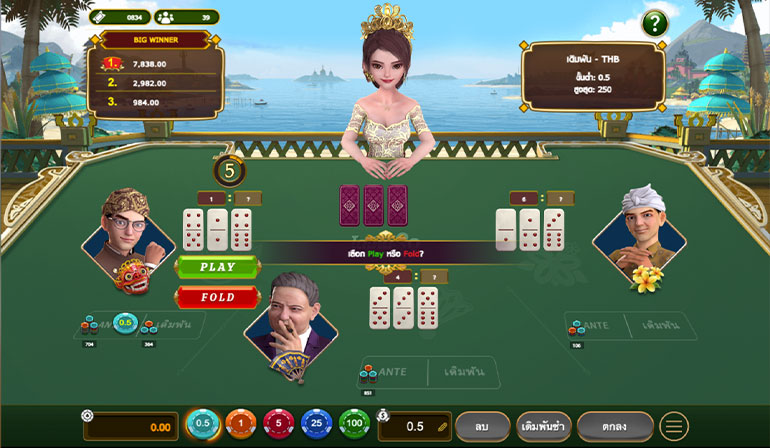The height and width of the screenshot is (448, 770).
Task: Open the hamburger menu
Action: (x=674, y=426)
